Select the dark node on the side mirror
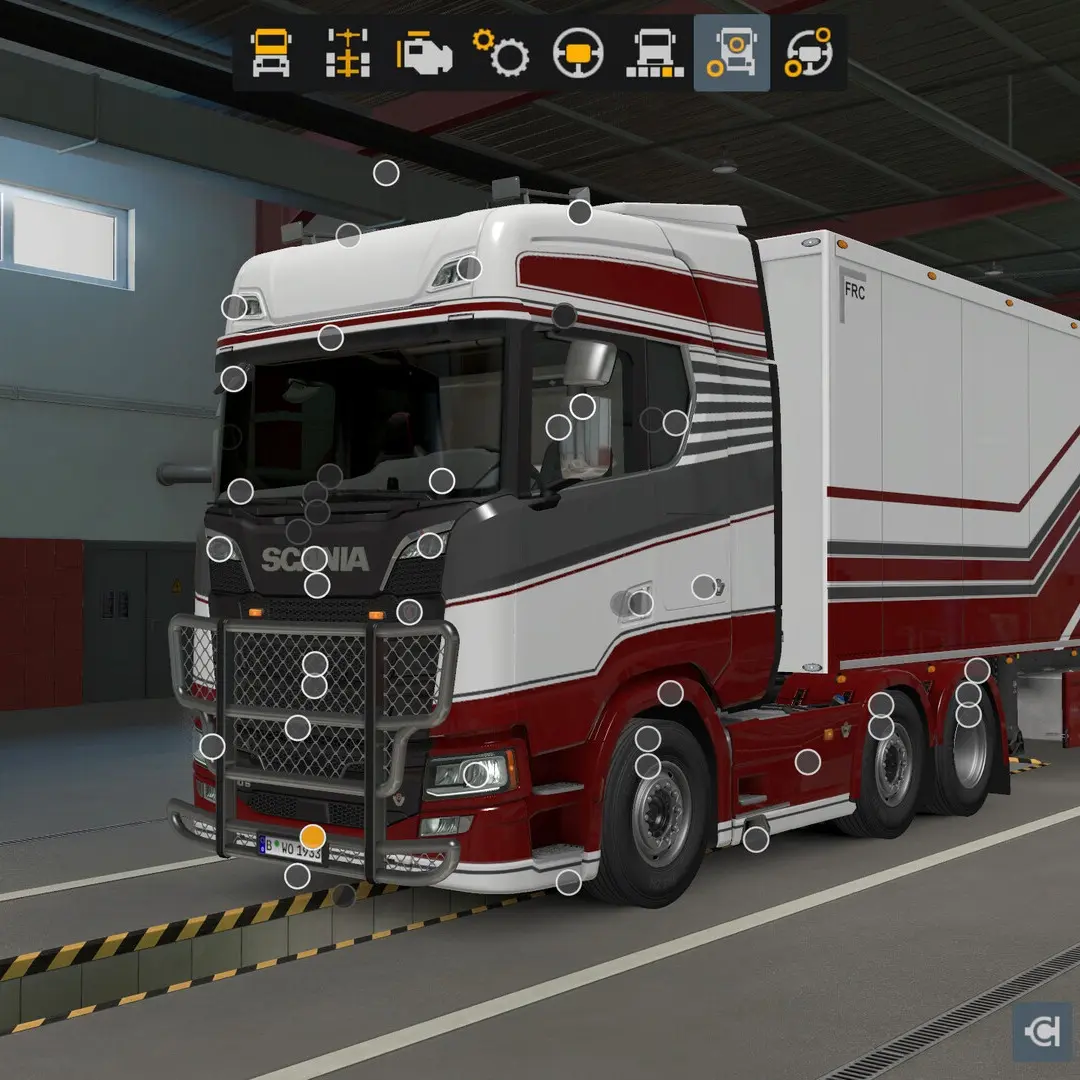The width and height of the screenshot is (1080, 1080). [564, 316]
